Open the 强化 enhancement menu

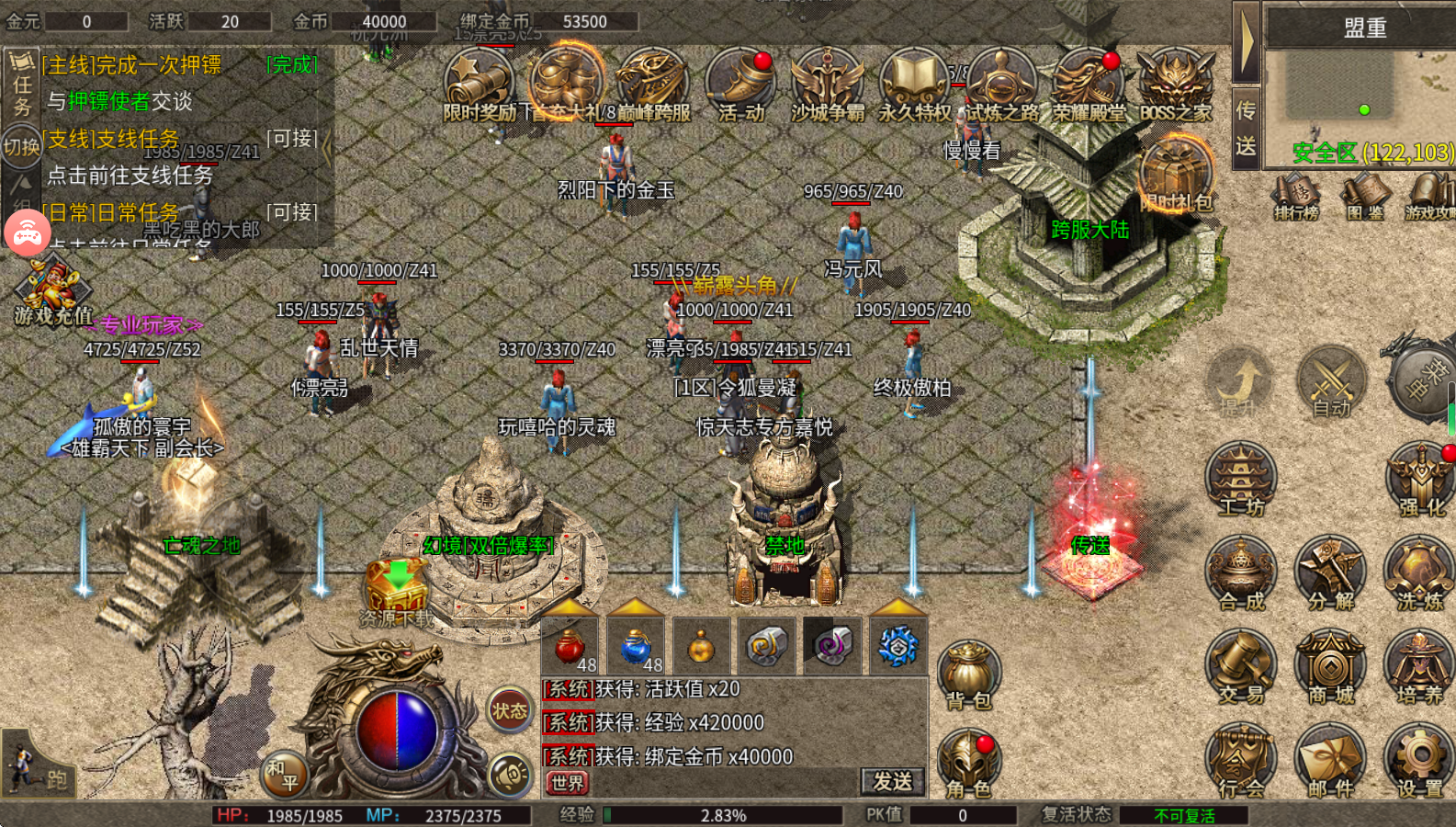click(x=1420, y=478)
